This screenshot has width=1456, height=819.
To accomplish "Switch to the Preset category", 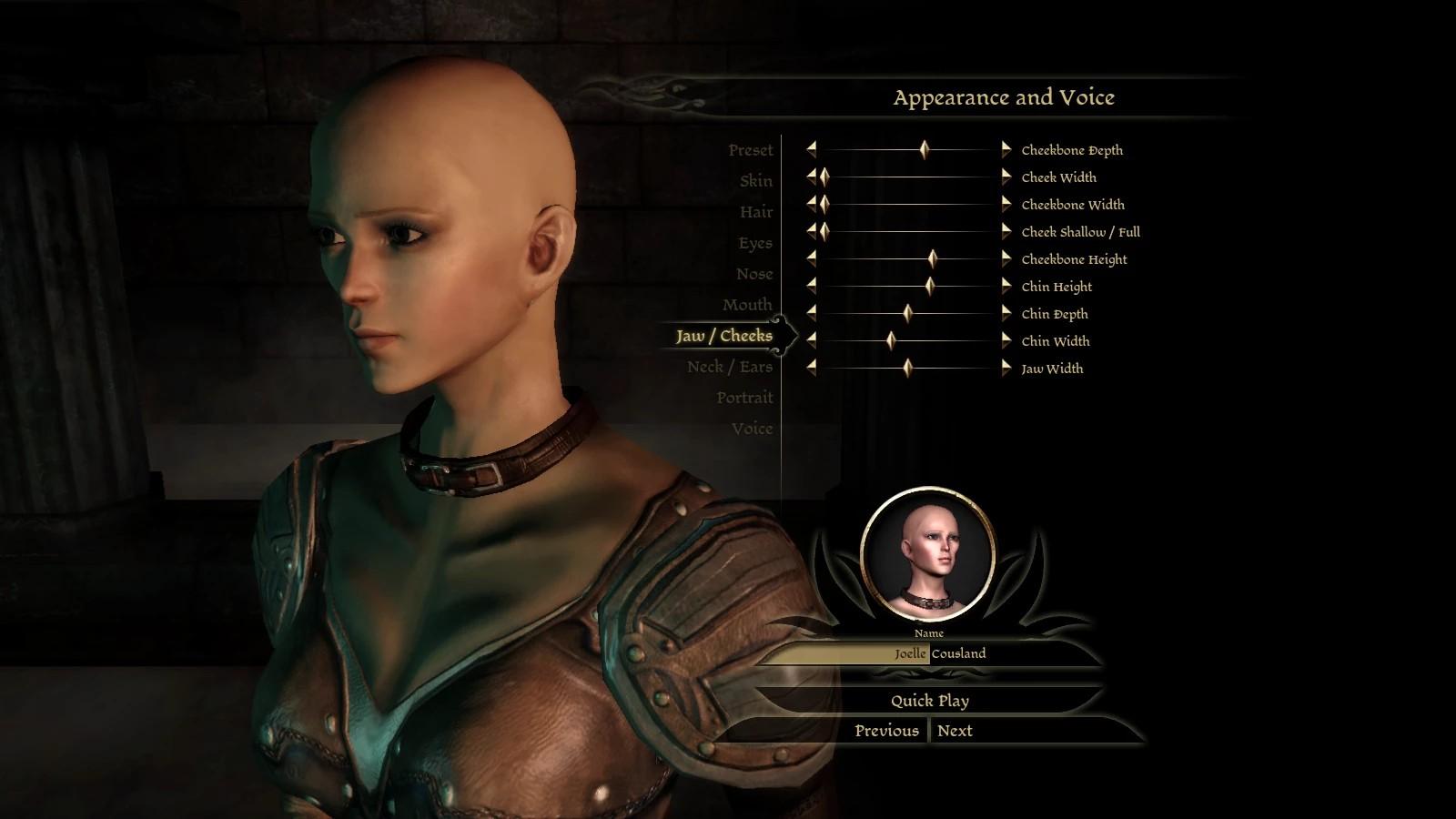I will 750,150.
